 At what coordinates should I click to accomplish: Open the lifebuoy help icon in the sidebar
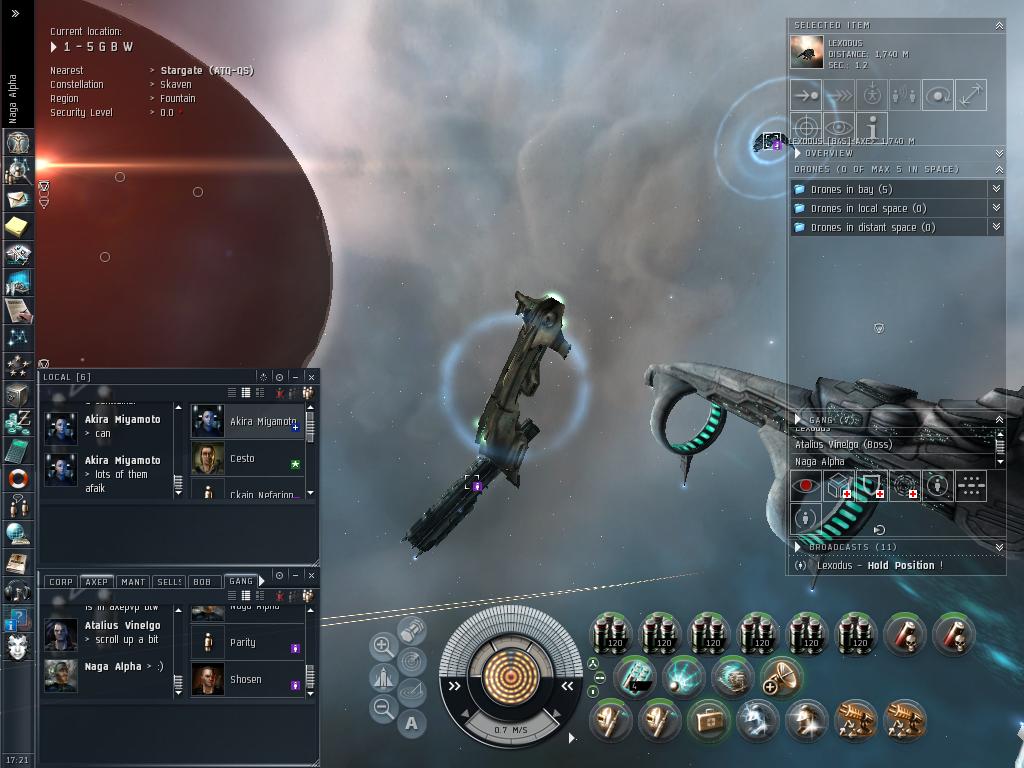(17, 479)
